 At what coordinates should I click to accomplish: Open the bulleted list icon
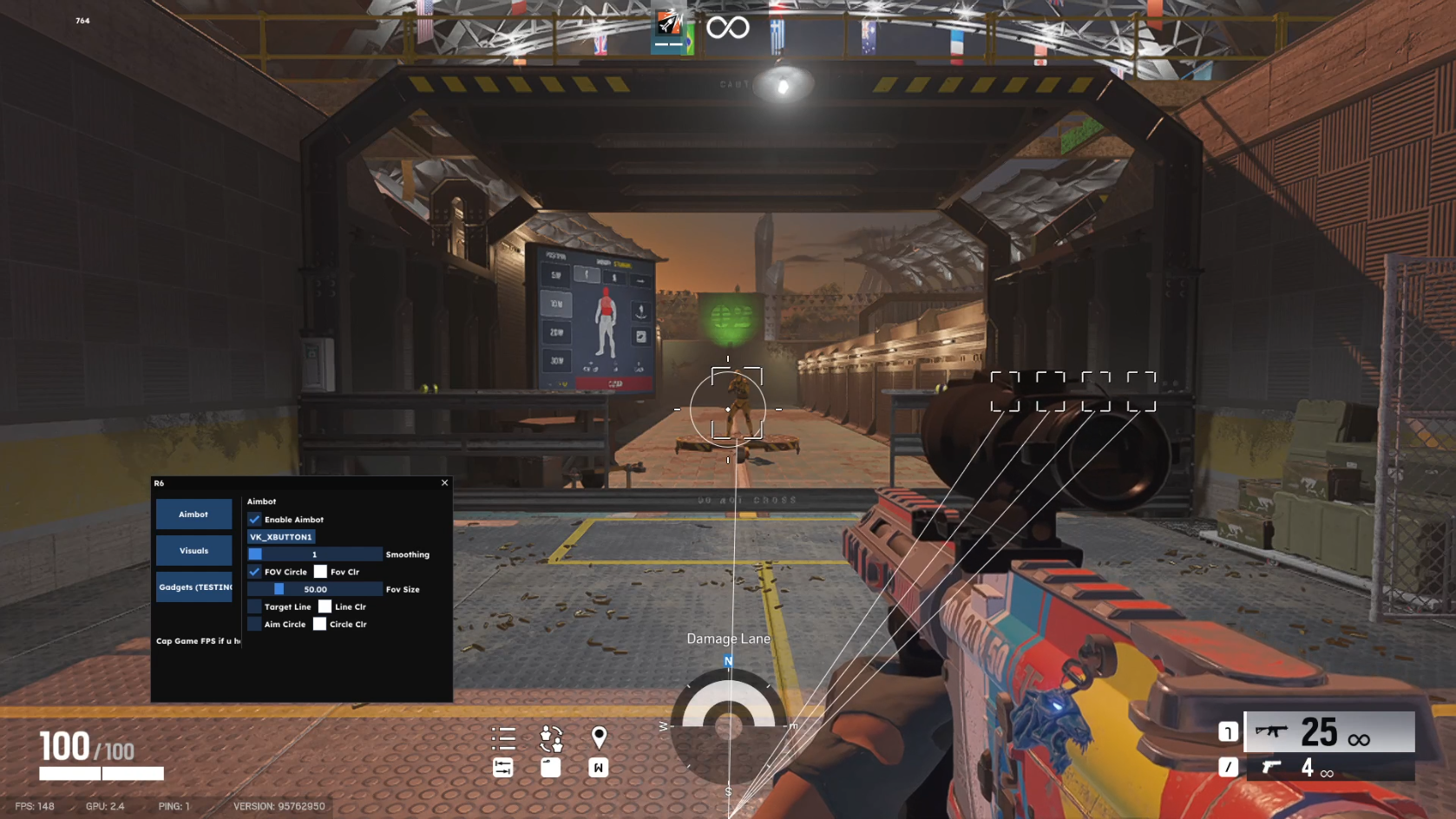[503, 738]
